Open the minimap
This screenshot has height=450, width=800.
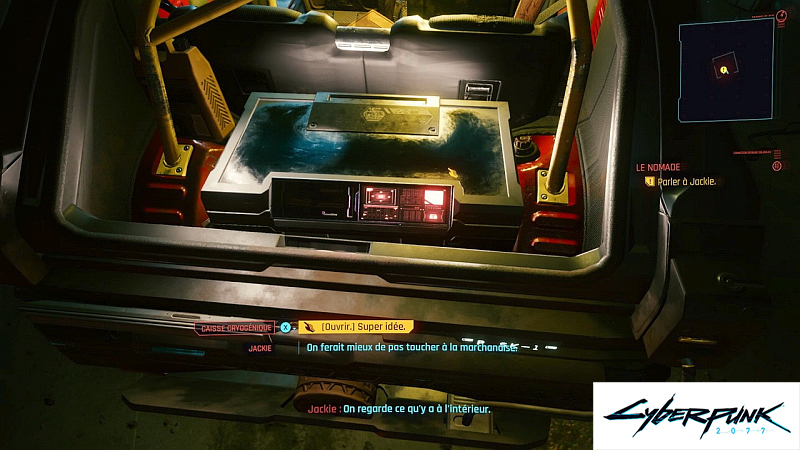(725, 68)
